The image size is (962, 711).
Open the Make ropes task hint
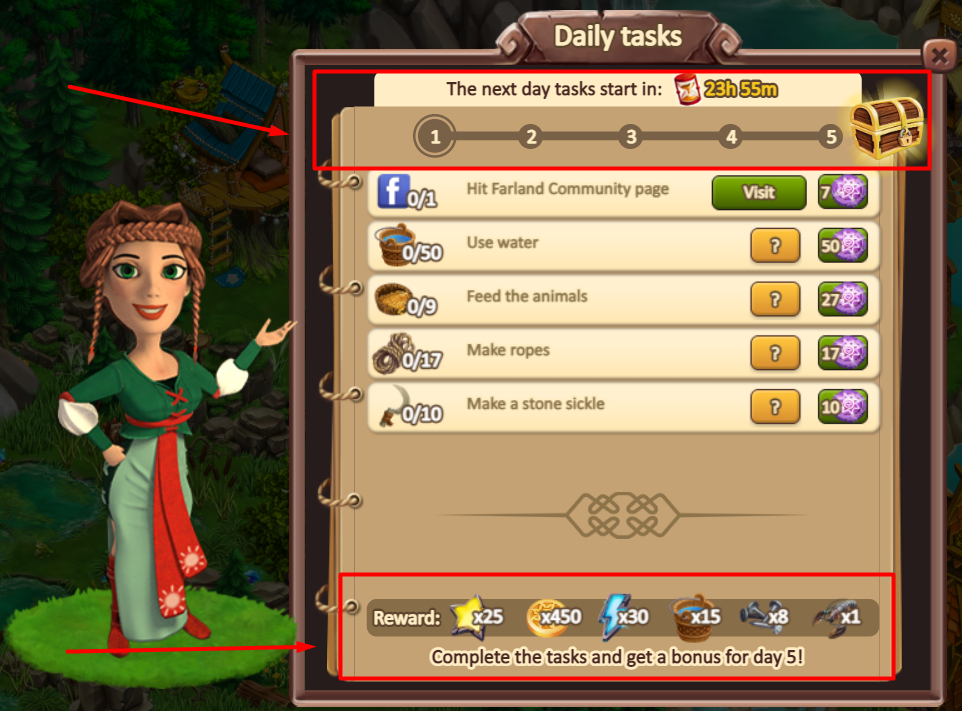[x=775, y=353]
